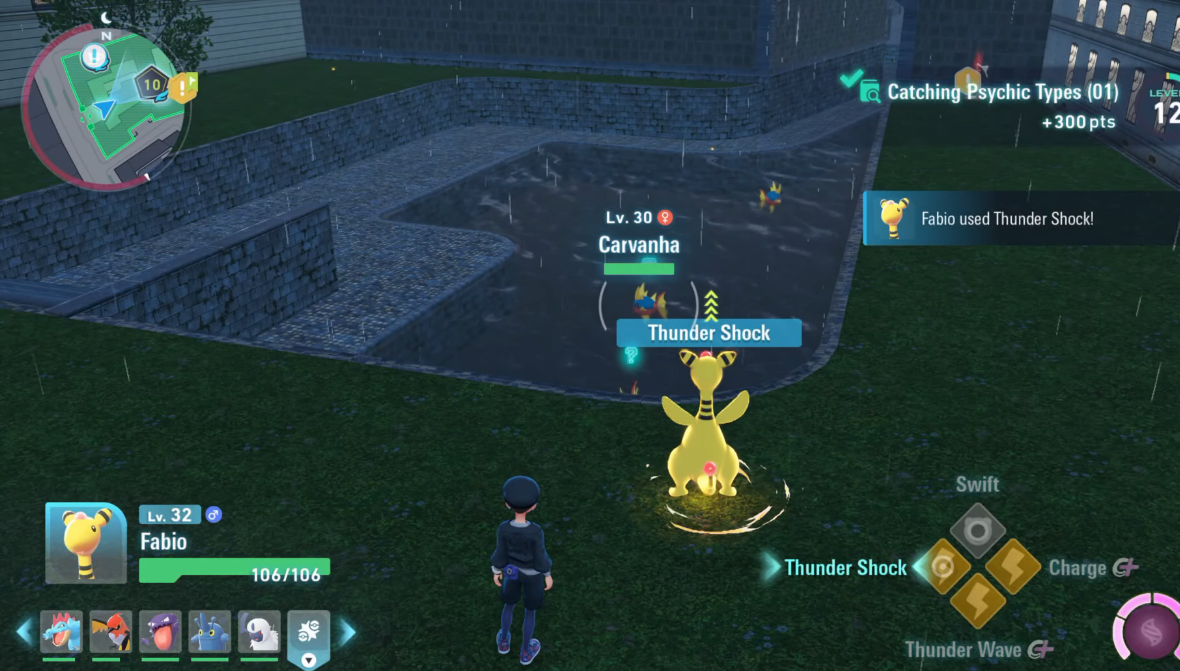
Task: Choose Heracross from the party row
Action: point(210,632)
